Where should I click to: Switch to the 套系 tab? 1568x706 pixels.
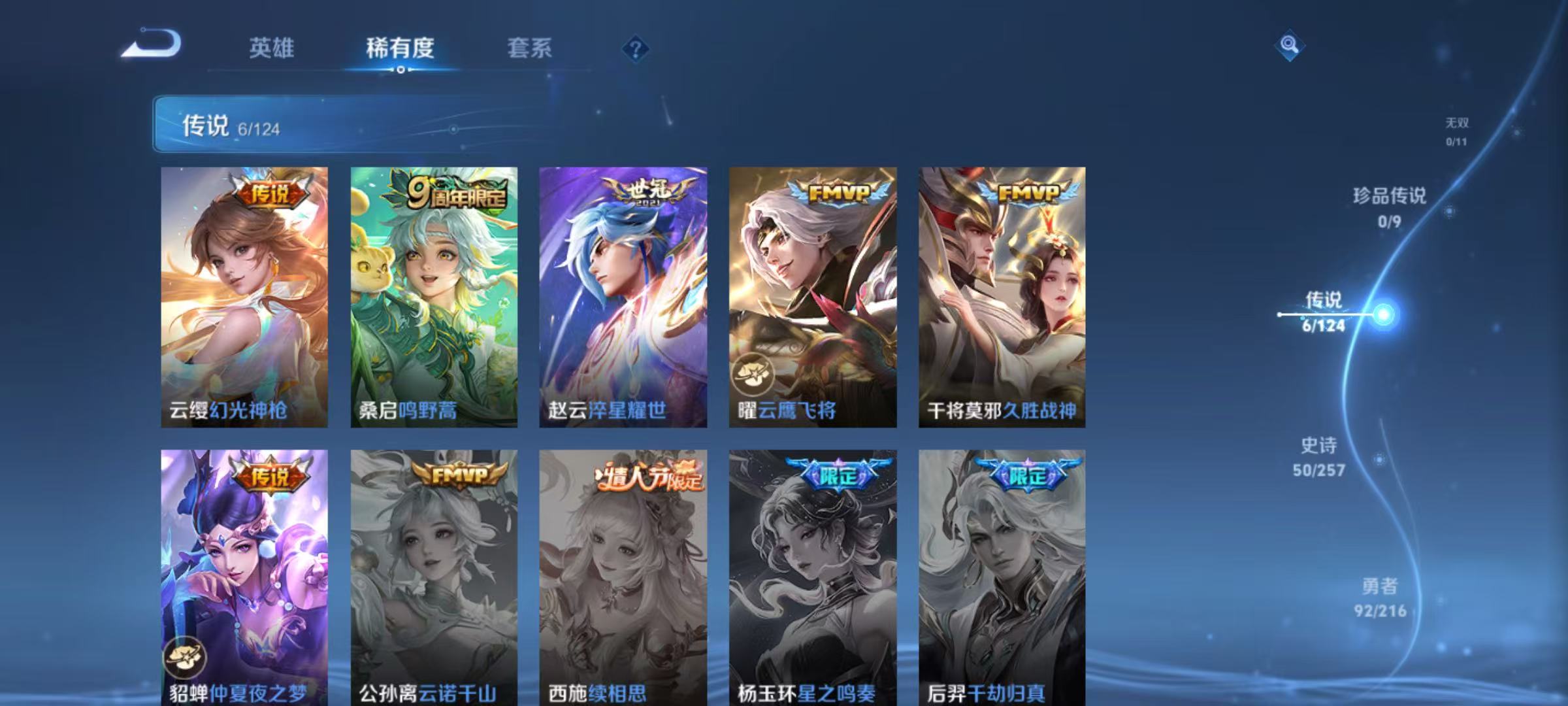[531, 48]
